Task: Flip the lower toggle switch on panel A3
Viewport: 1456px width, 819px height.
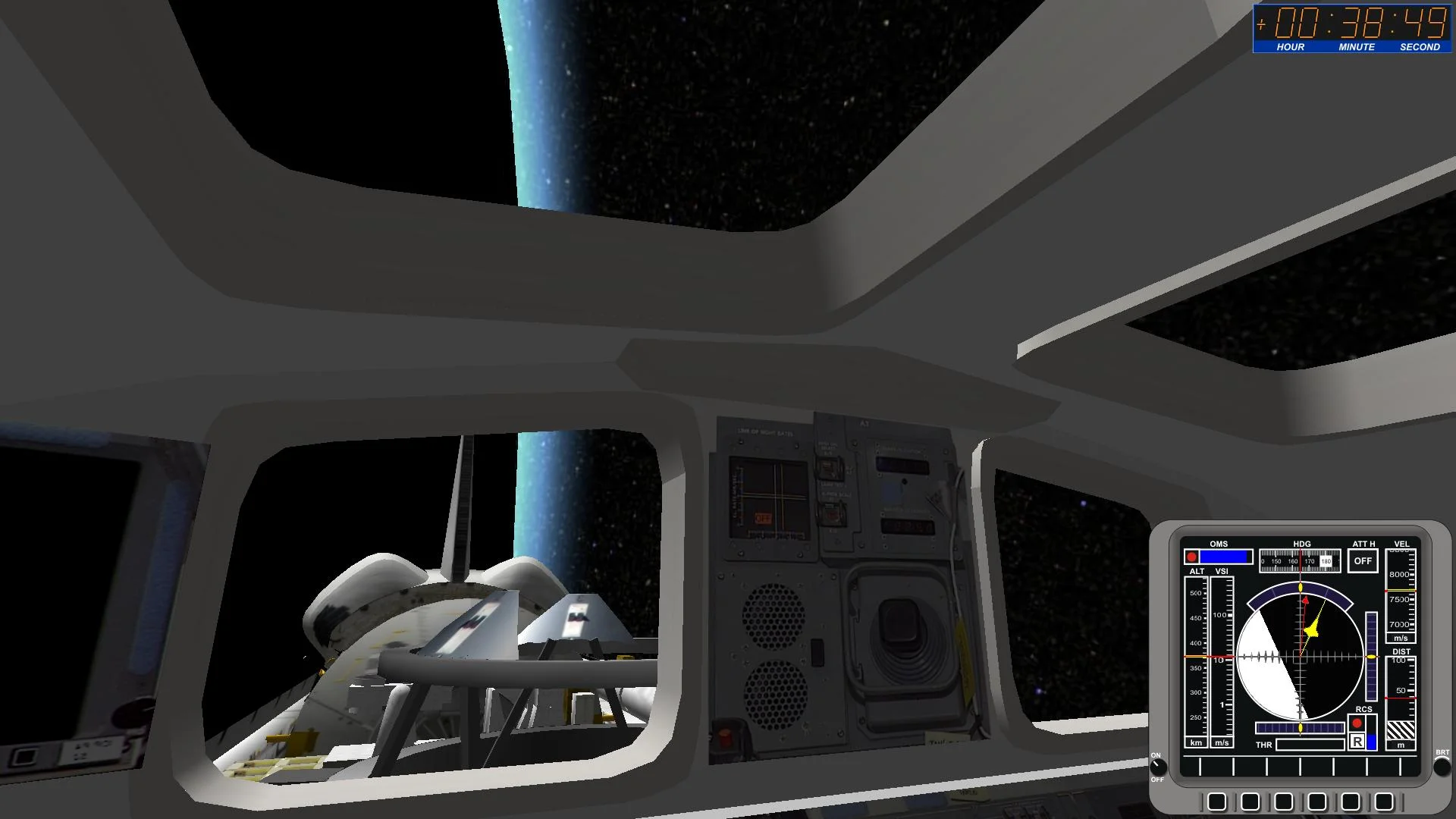Action: click(x=833, y=514)
